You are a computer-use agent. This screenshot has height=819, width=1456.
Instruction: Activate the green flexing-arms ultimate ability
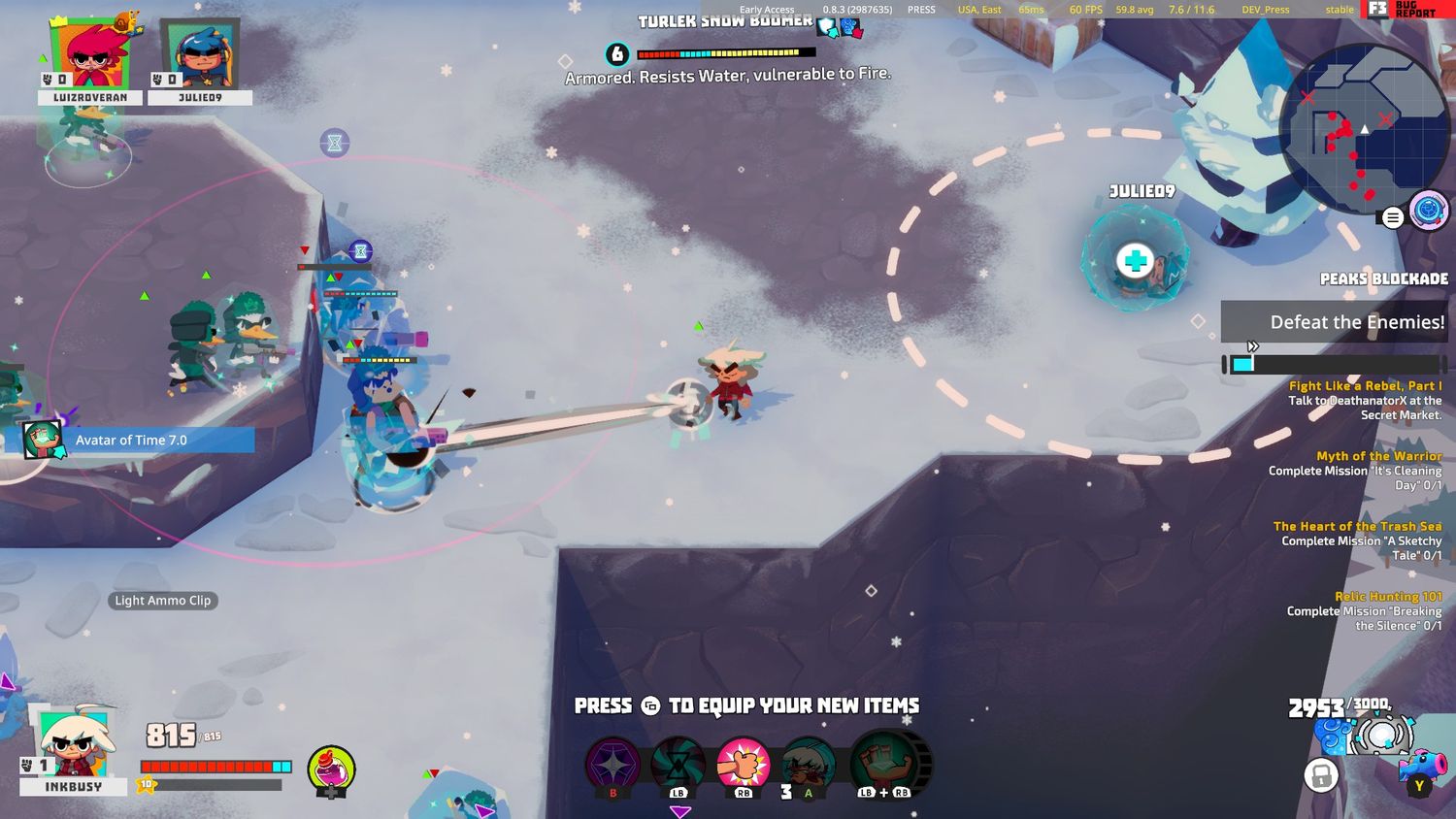(x=884, y=764)
